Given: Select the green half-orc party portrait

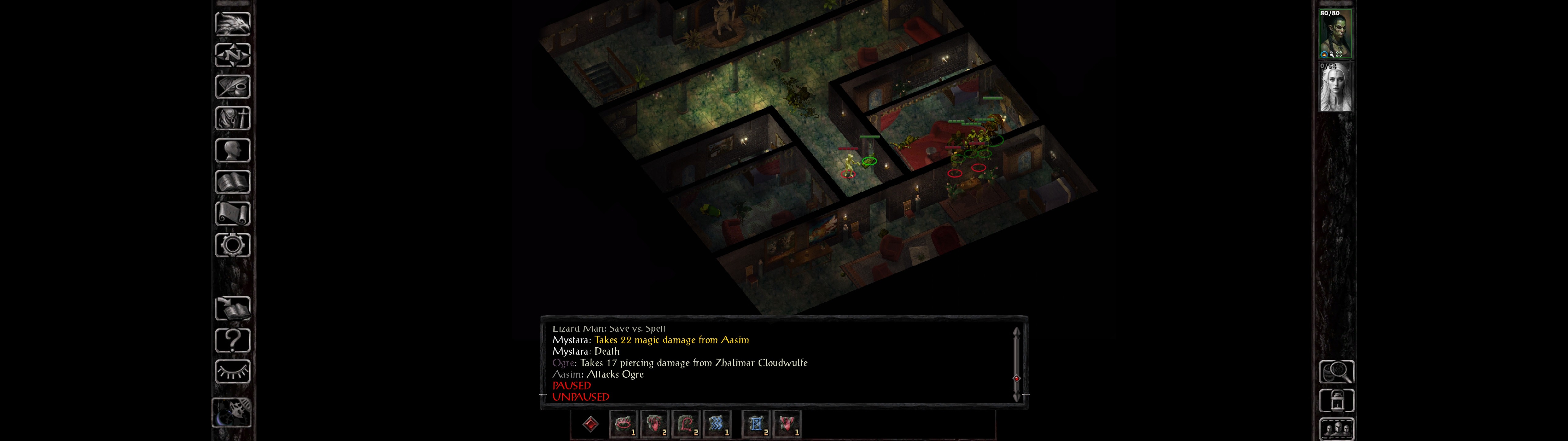Looking at the screenshot, I should 1336,34.
